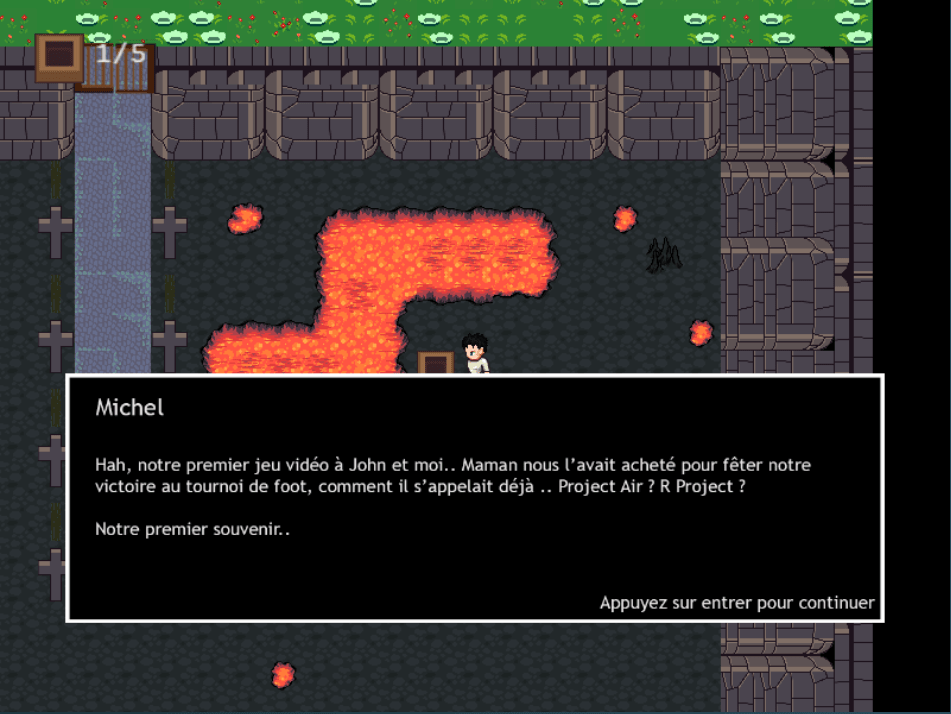Click the crate collectible tracker icon

pos(59,58)
